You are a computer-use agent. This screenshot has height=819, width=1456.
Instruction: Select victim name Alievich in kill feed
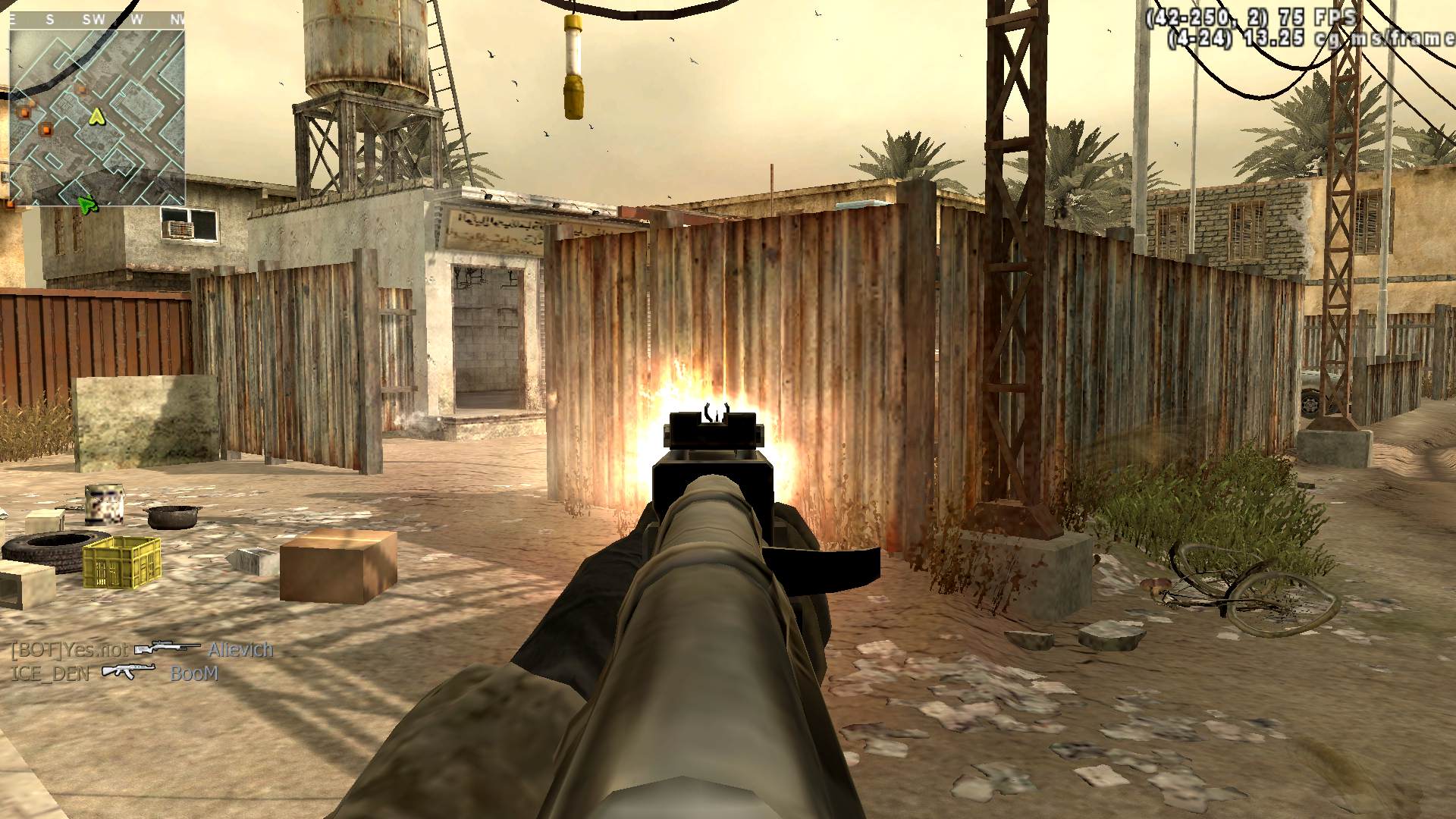(240, 650)
